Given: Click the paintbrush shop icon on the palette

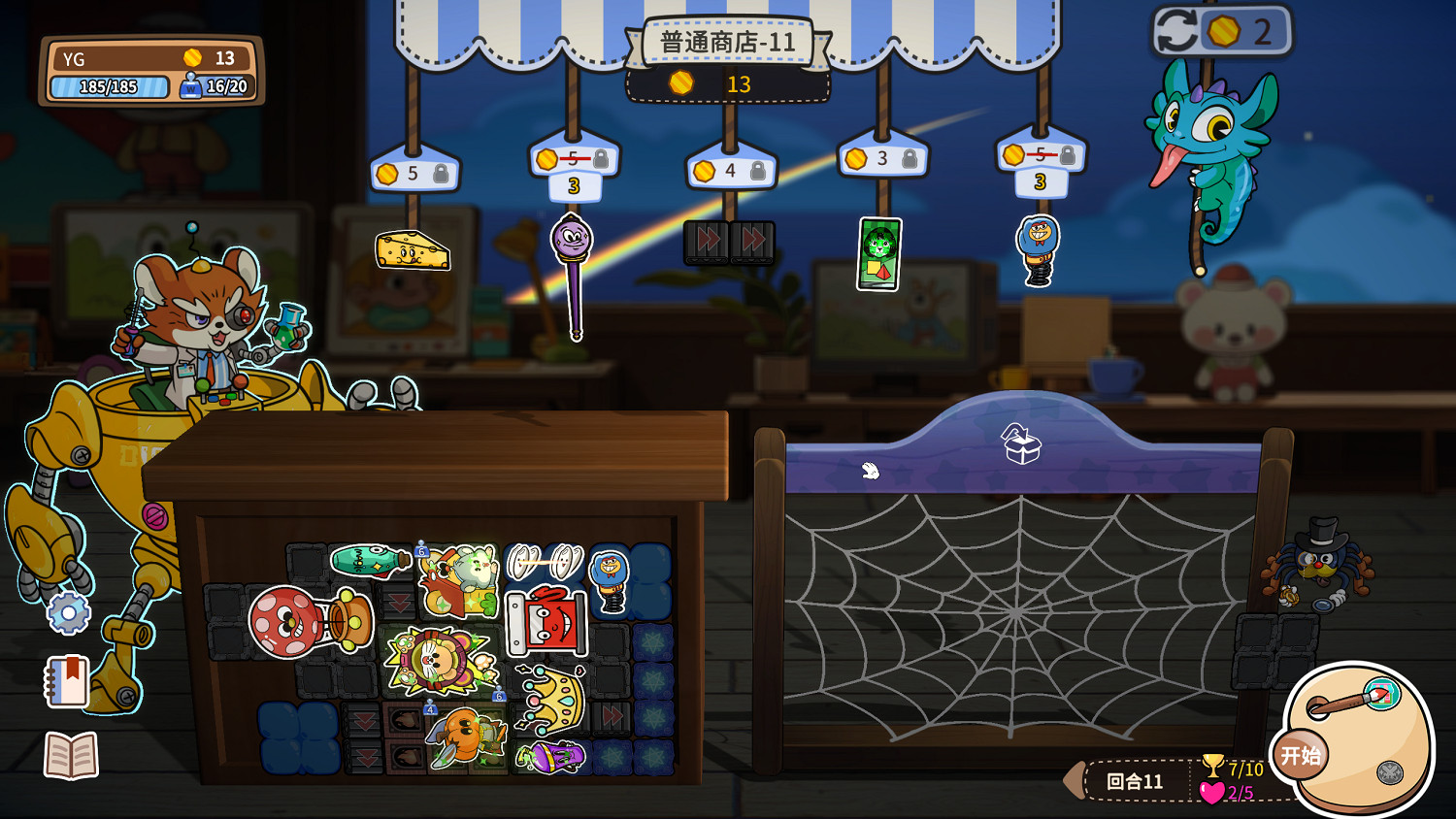Looking at the screenshot, I should [x=1382, y=693].
